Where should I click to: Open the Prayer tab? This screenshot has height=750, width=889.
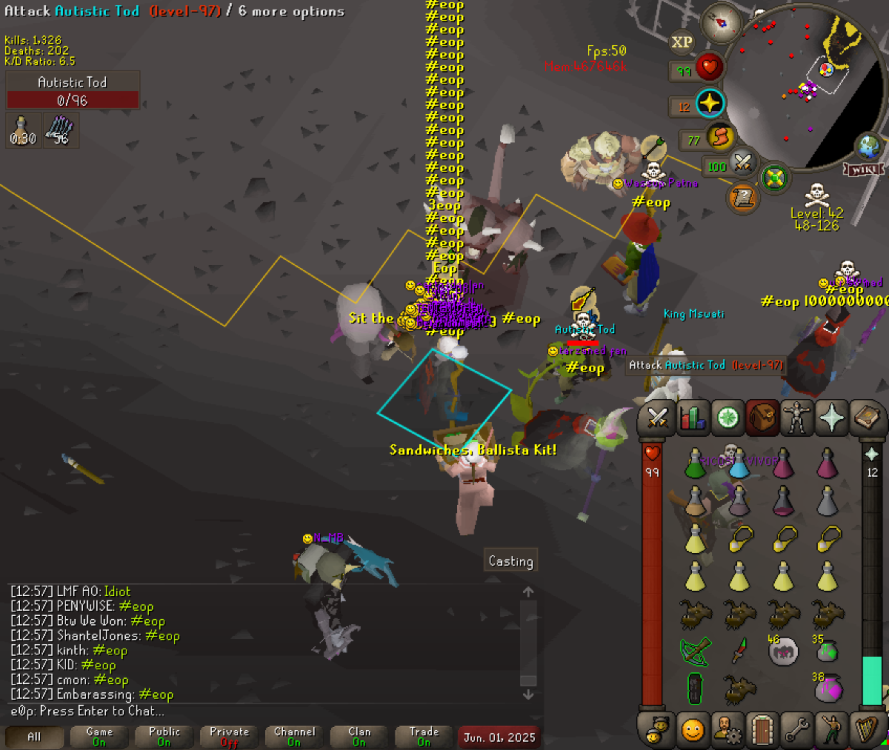832,418
